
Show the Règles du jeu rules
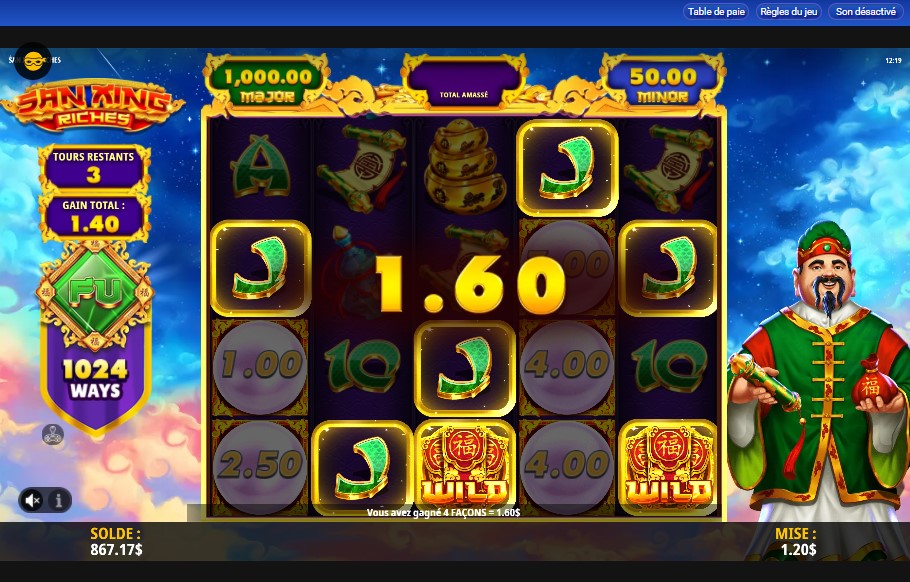pos(789,12)
